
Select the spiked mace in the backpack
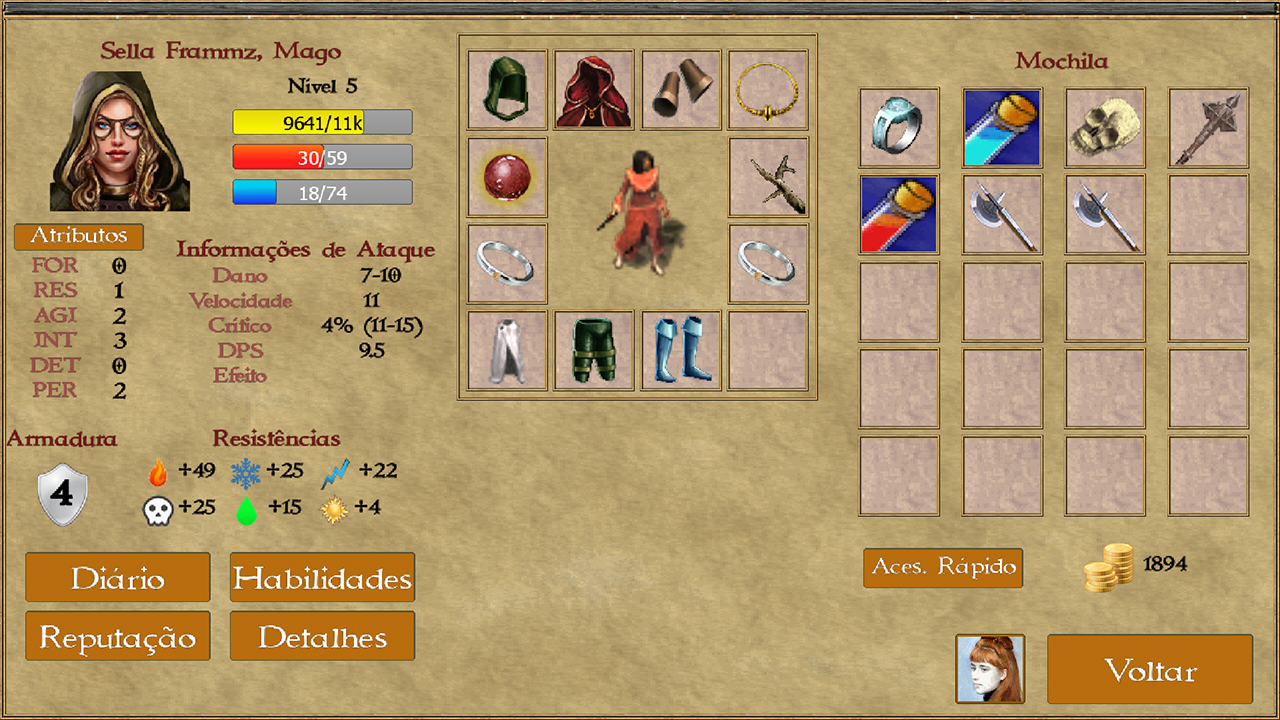(1207, 127)
